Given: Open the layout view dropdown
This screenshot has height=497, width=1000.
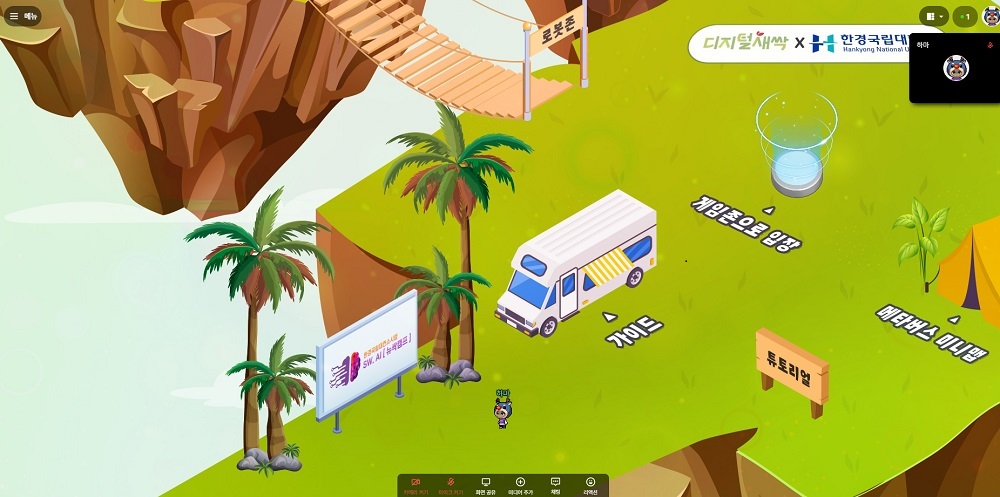Looking at the screenshot, I should click(935, 16).
